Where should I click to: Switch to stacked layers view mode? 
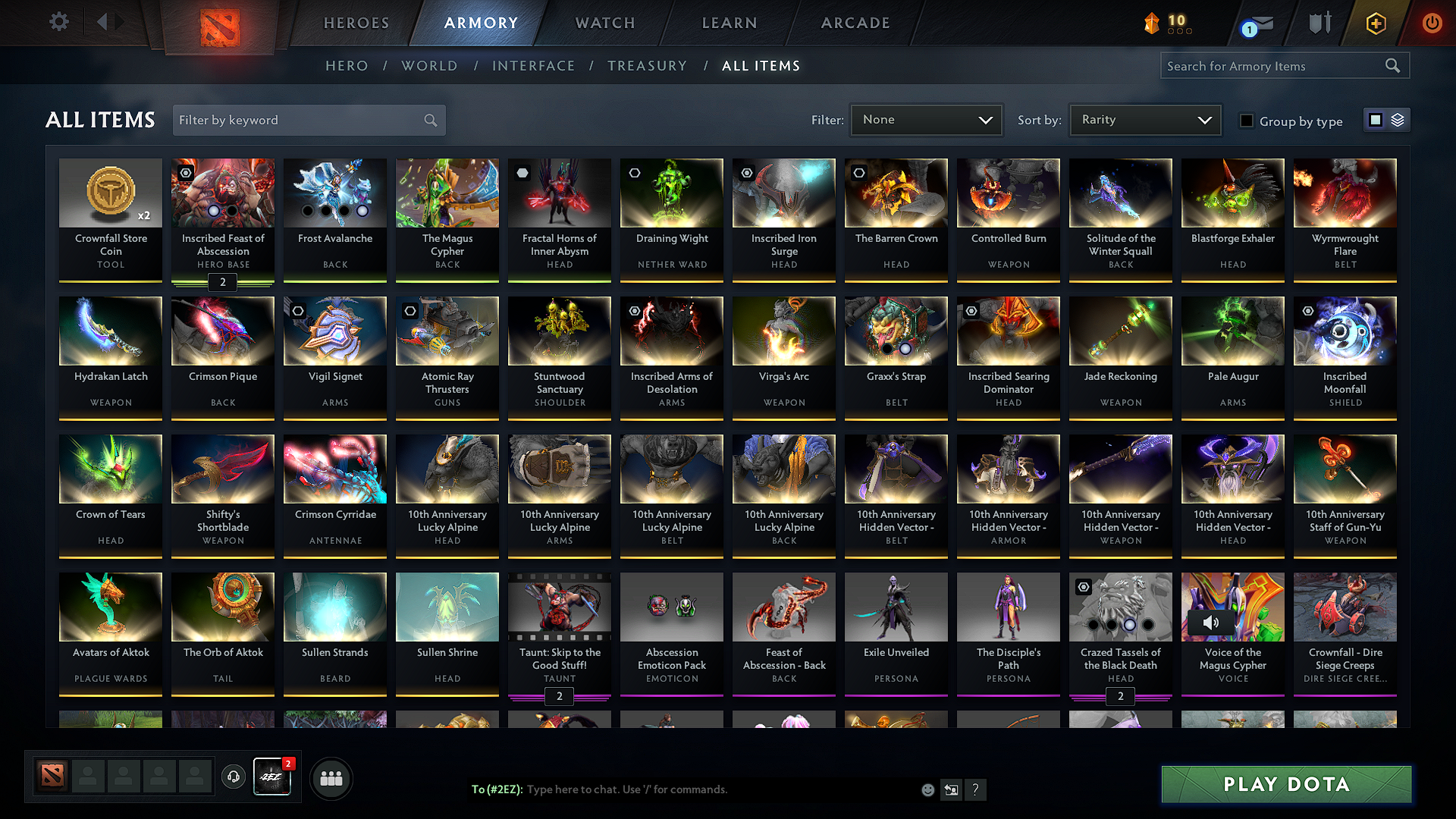[1398, 119]
